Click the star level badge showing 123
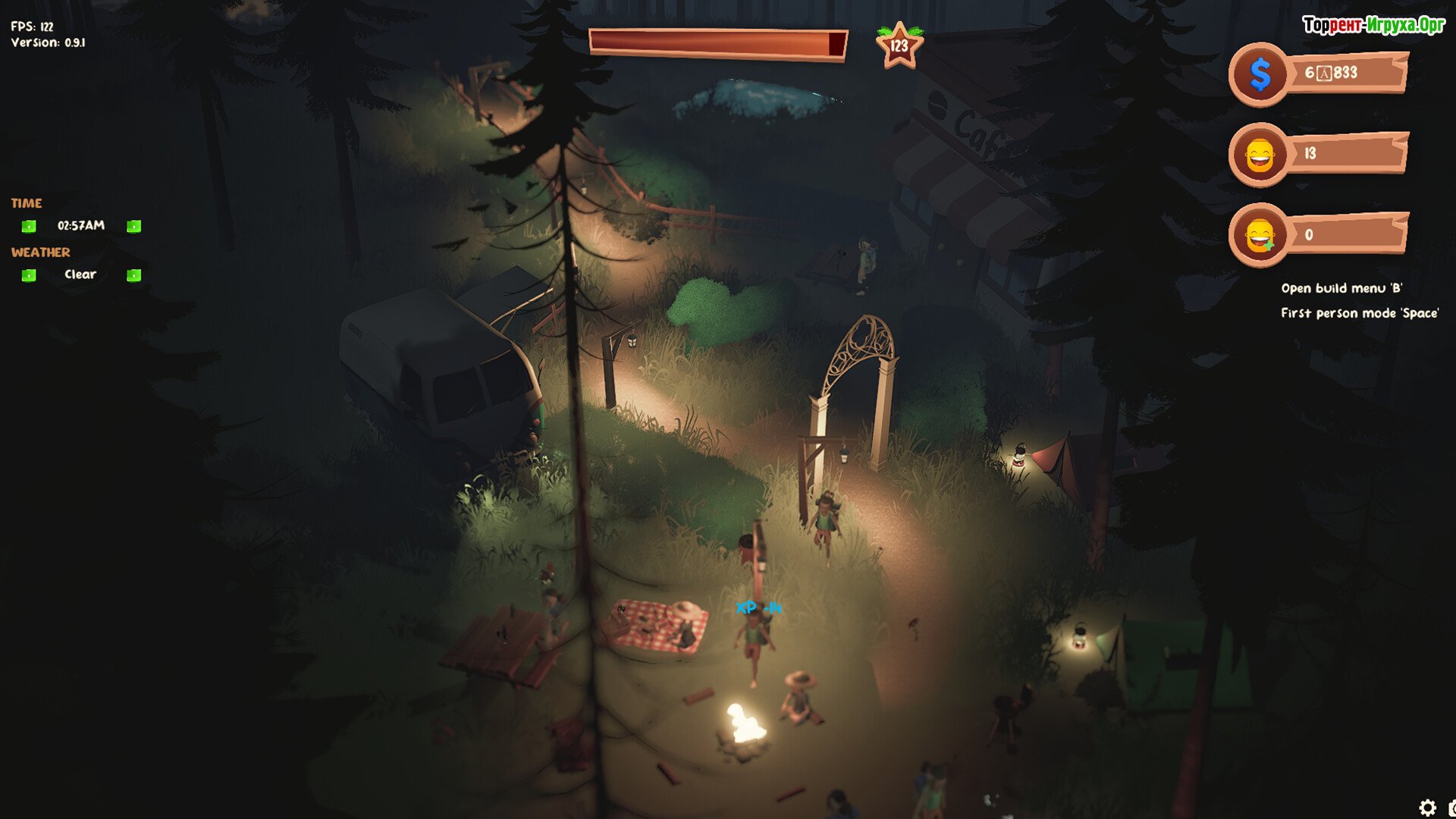The image size is (1456, 819). pyautogui.click(x=899, y=46)
